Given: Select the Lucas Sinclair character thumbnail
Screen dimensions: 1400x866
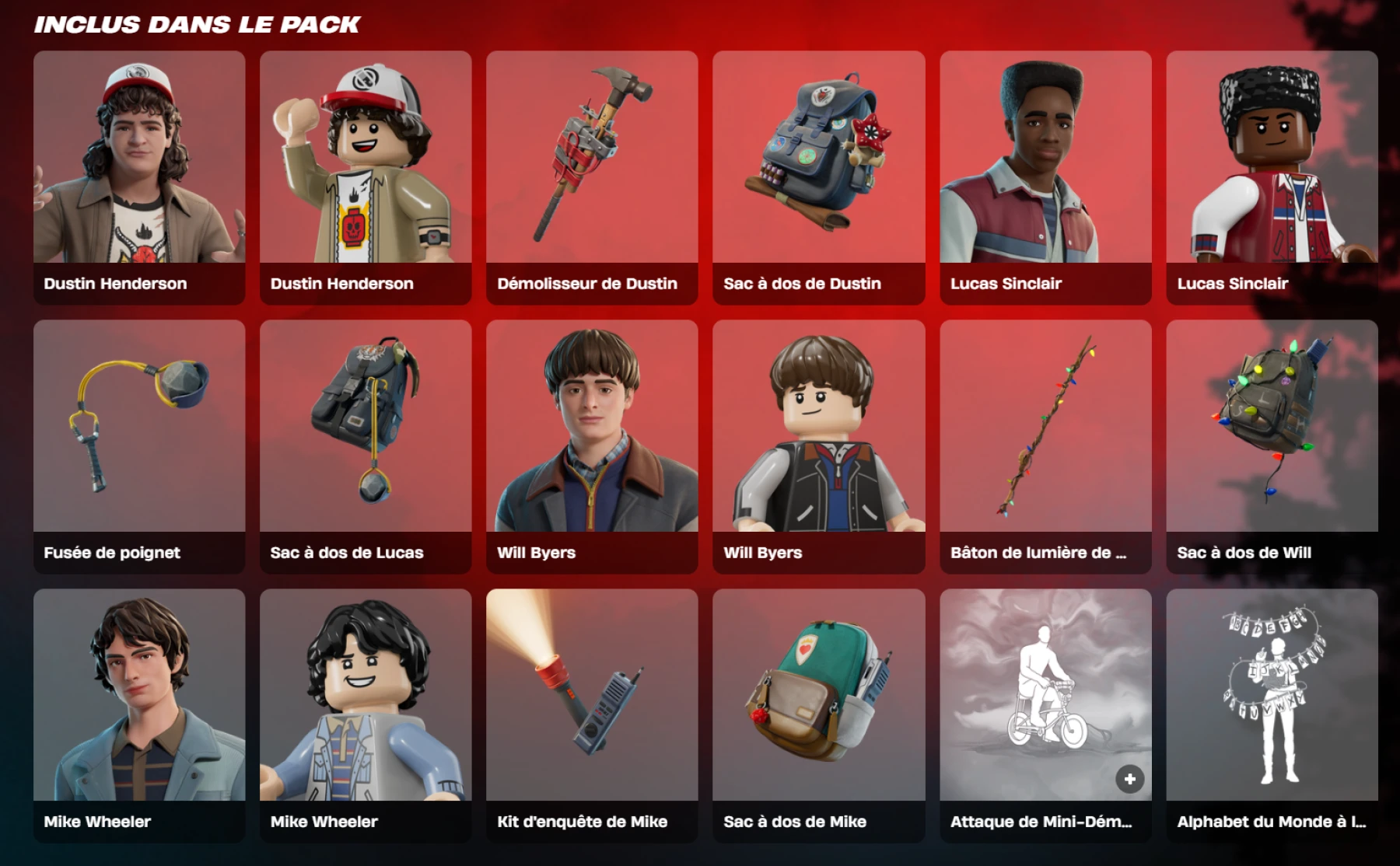Looking at the screenshot, I should [x=1045, y=155].
